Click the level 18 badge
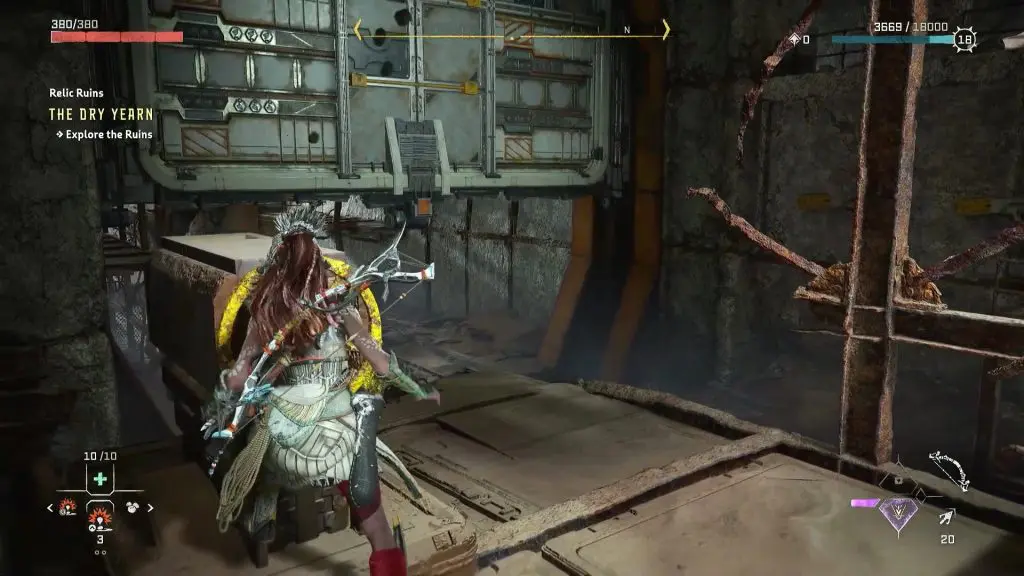This screenshot has height=576, width=1024. click(x=964, y=40)
